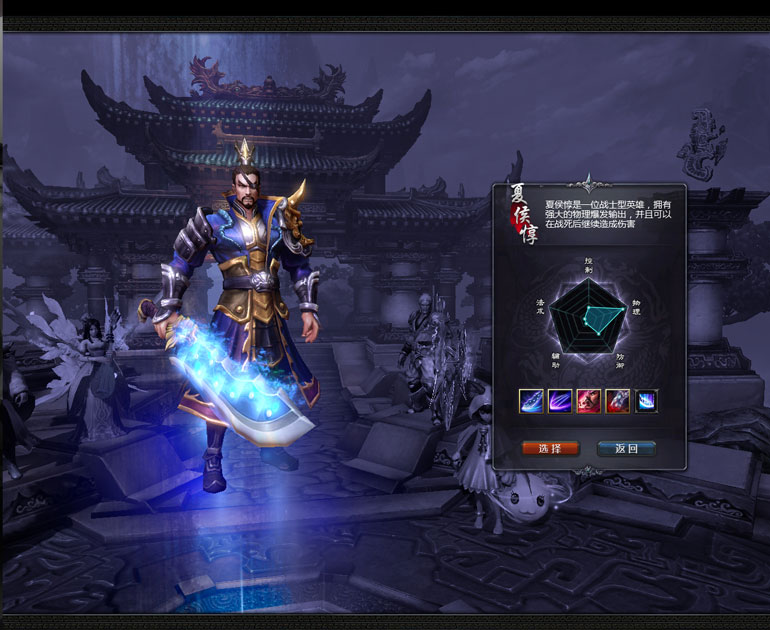Confirm hero with the red 选择 button
The image size is (770, 630).
550,449
